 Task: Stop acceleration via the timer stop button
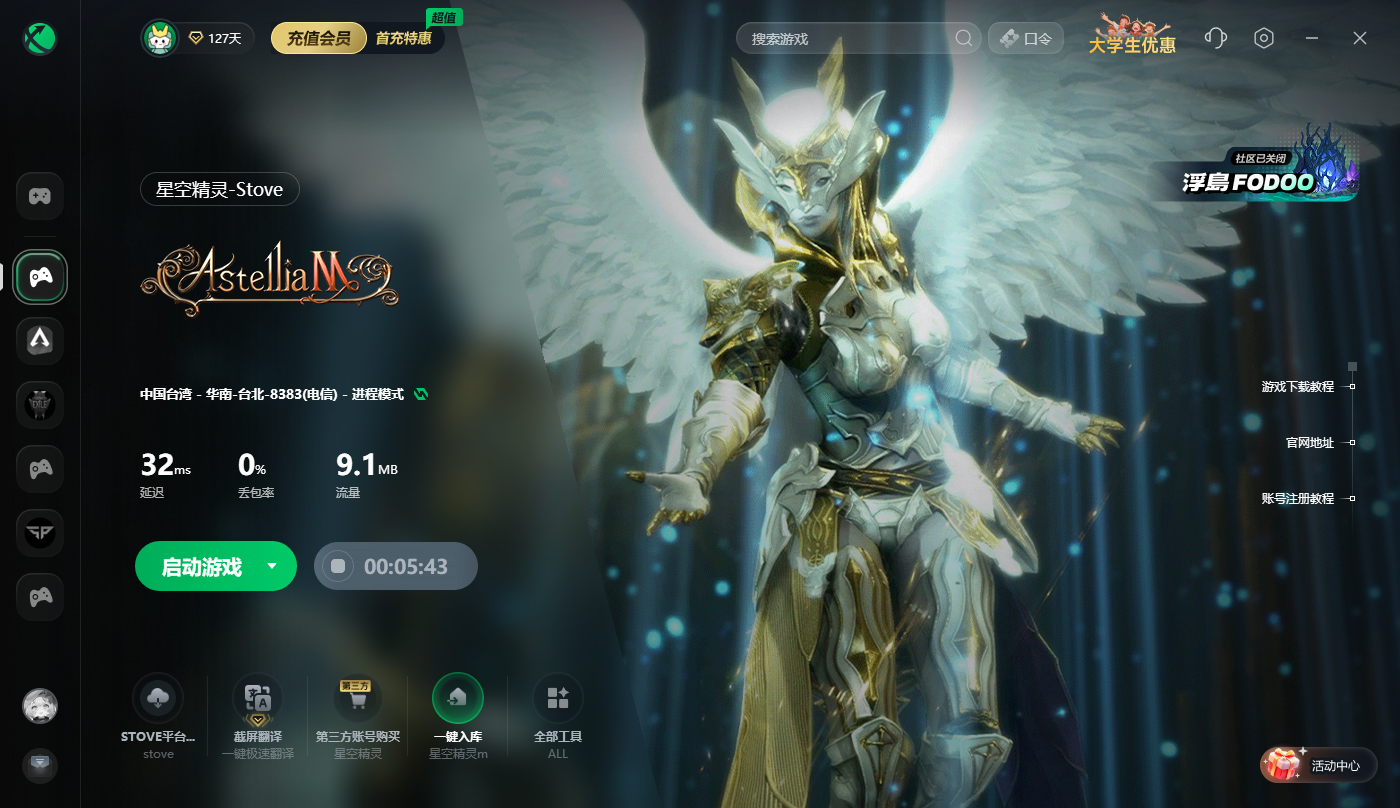(339, 567)
